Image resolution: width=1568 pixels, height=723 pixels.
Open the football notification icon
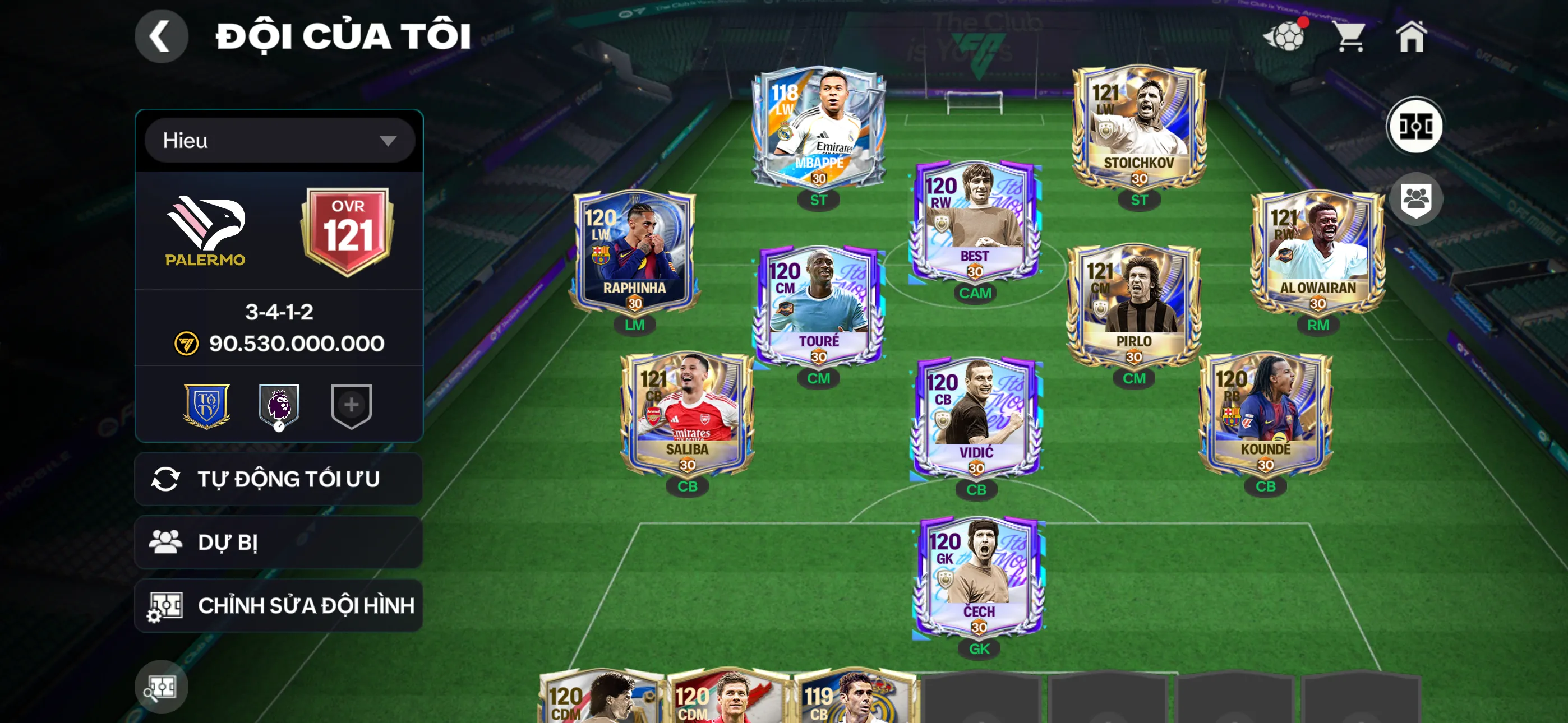coord(1284,36)
